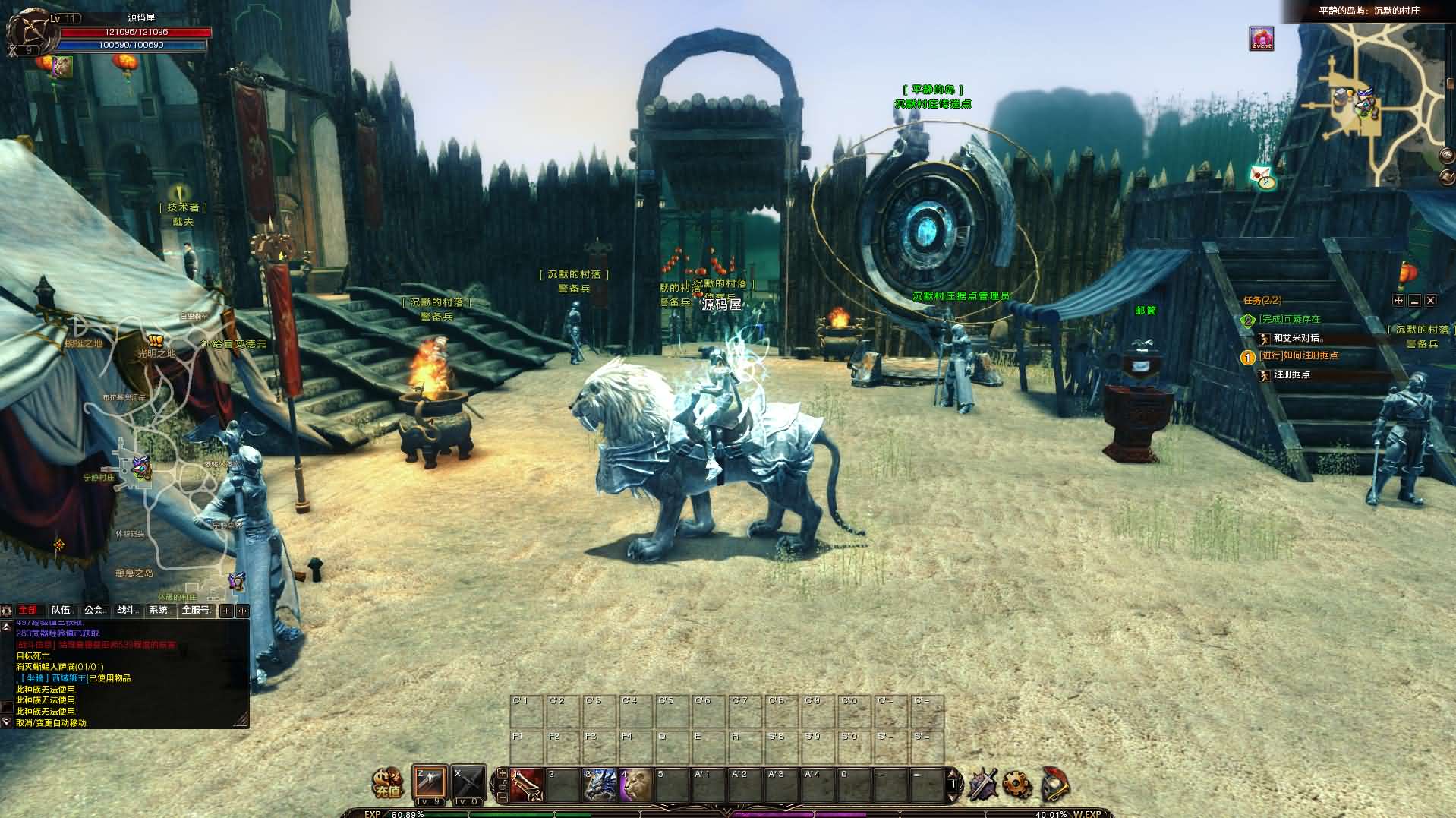Switch to the 队伍 party chat tab
Image resolution: width=1456 pixels, height=818 pixels.
[x=61, y=610]
